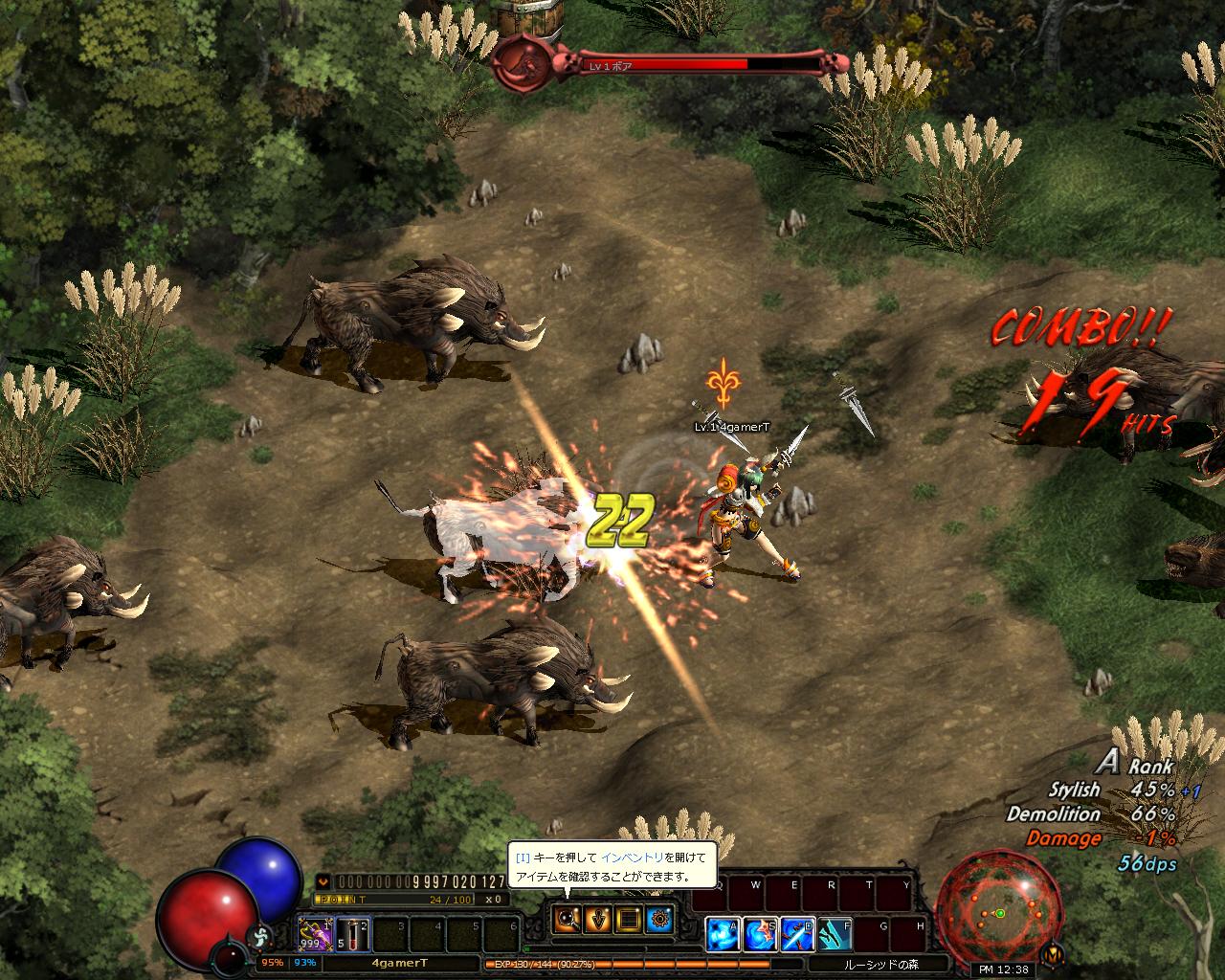Open the inventory via the magnifier bag icon
Viewport: 1225px width, 980px height.
click(568, 920)
